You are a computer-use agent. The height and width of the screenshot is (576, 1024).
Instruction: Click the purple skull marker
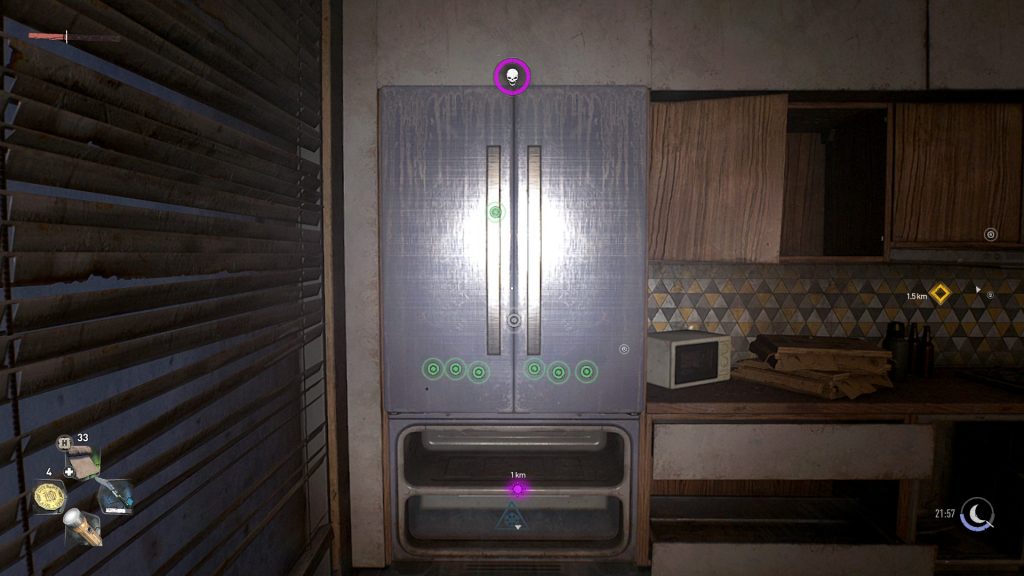point(511,76)
